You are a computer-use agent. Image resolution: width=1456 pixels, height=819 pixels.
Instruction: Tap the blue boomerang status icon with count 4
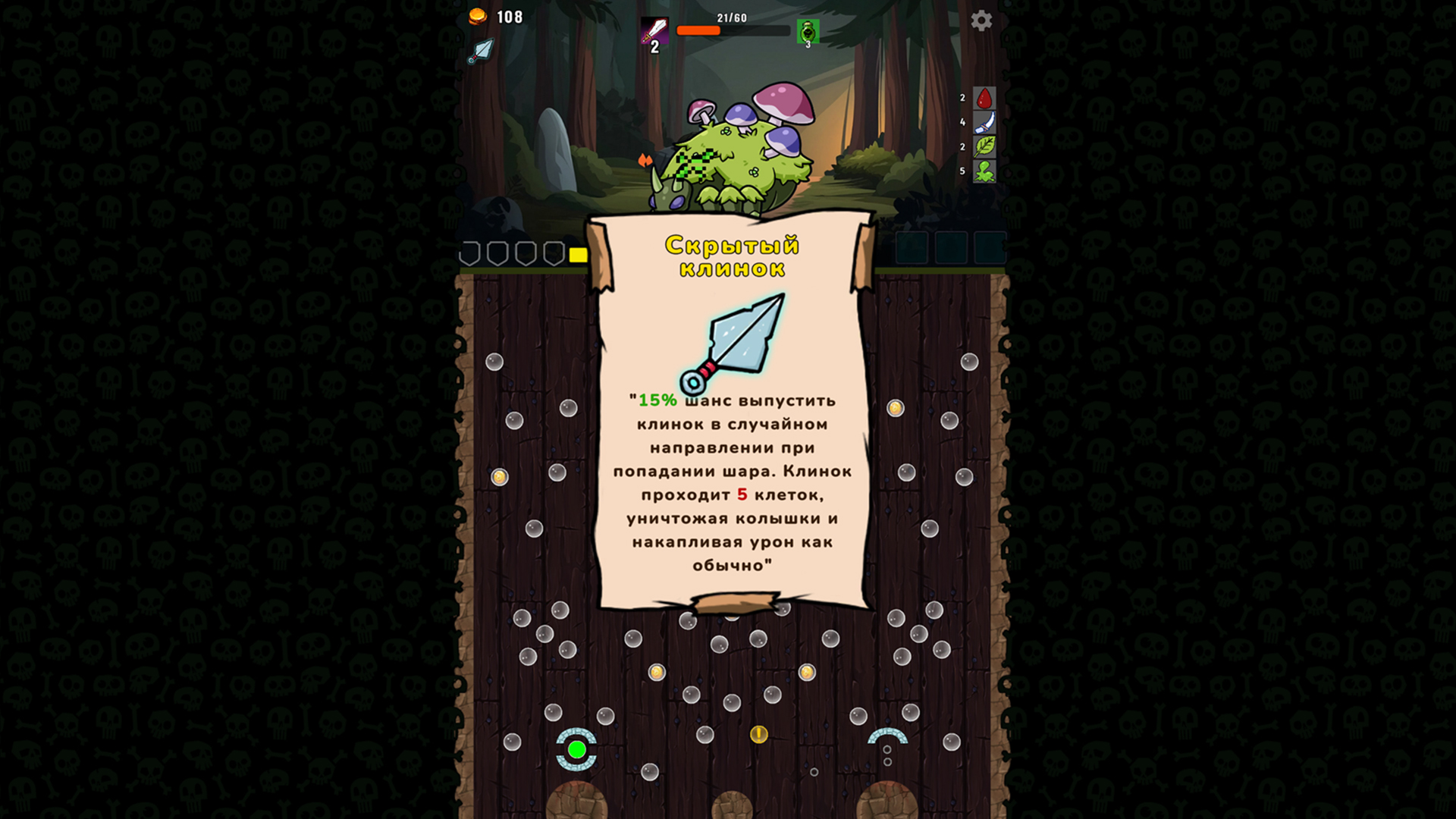[x=984, y=121]
